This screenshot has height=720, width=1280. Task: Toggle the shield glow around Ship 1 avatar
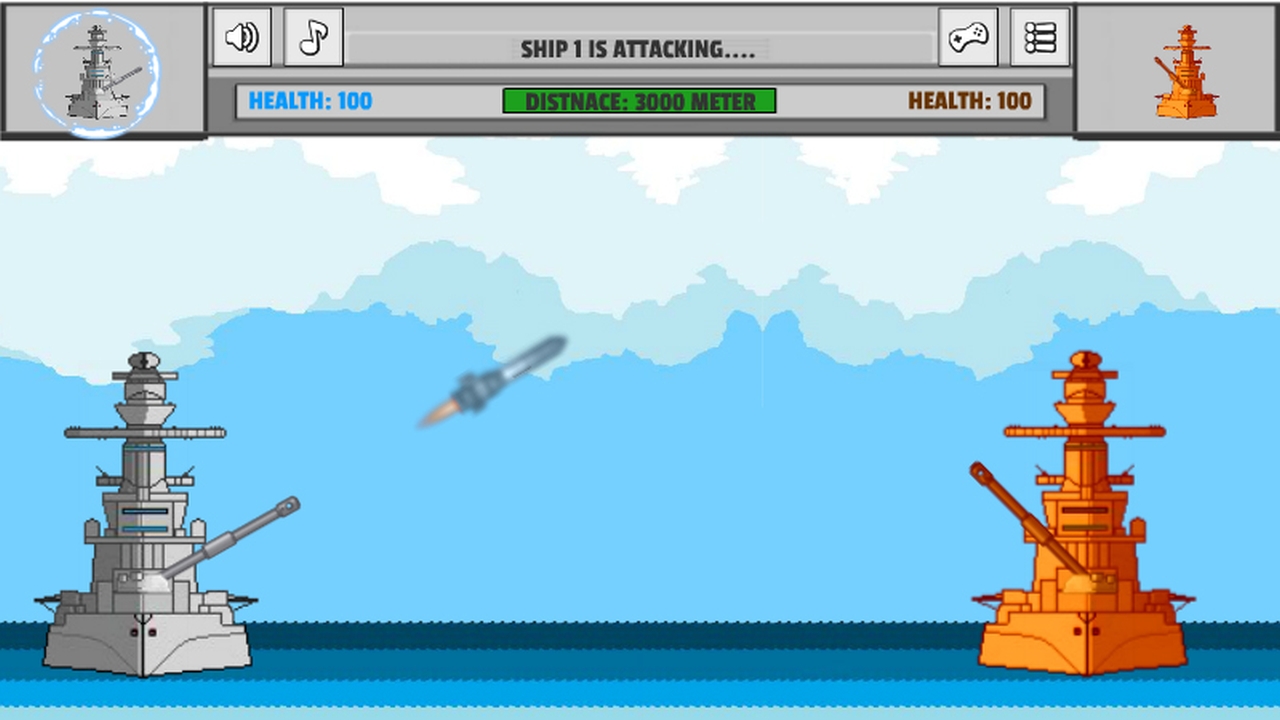click(x=100, y=68)
